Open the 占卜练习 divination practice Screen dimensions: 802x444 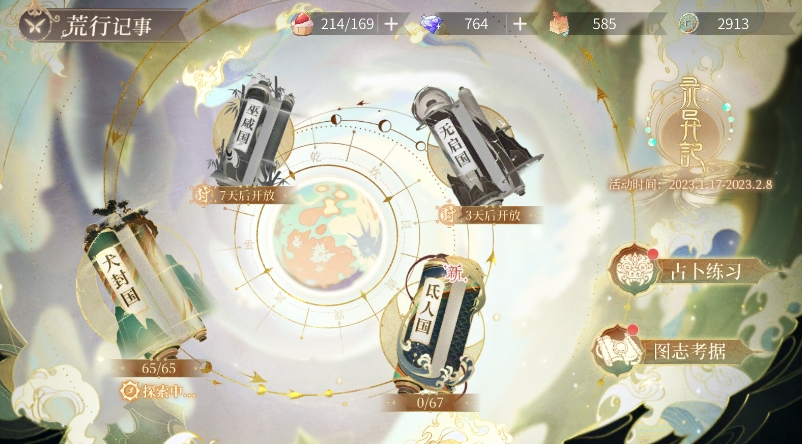coord(690,270)
